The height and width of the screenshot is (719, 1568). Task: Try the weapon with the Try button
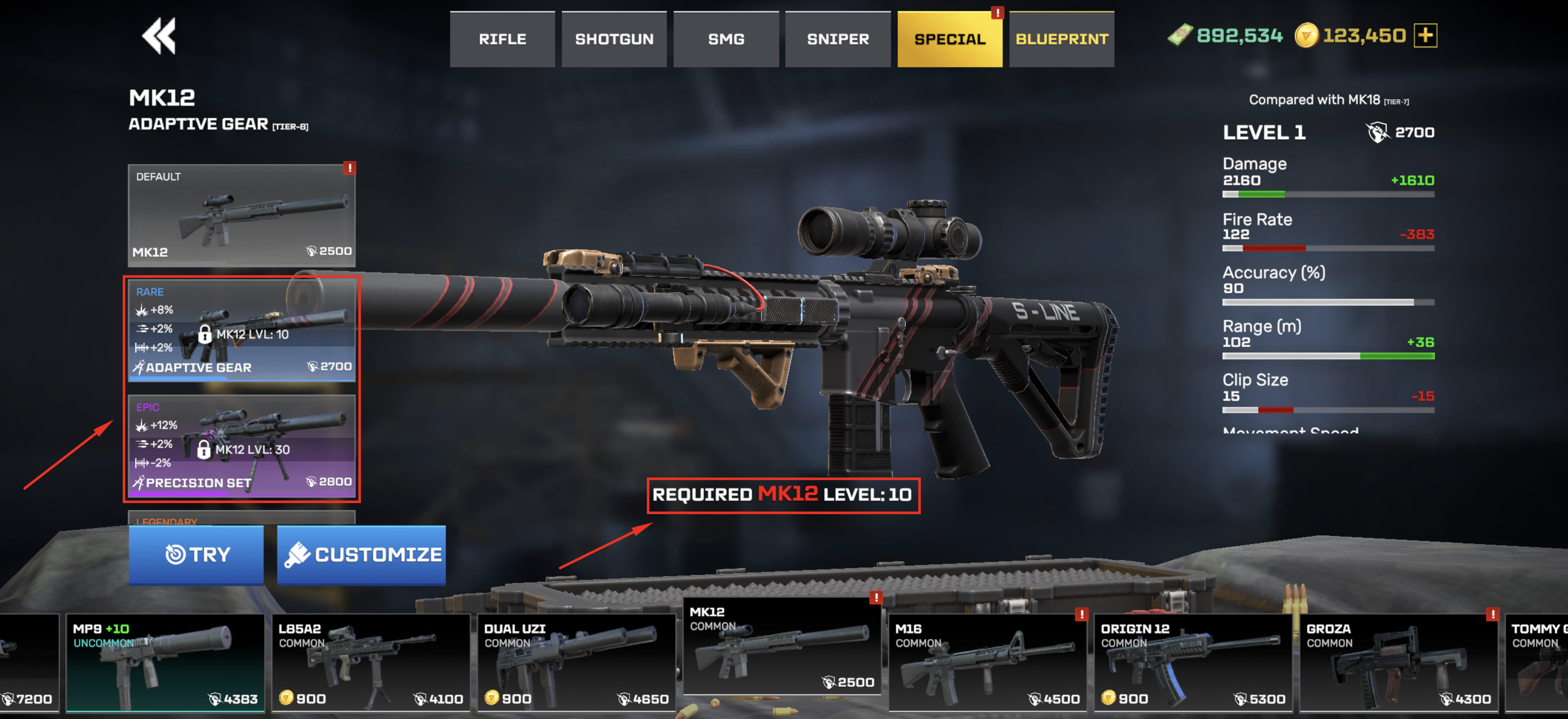pyautogui.click(x=196, y=555)
